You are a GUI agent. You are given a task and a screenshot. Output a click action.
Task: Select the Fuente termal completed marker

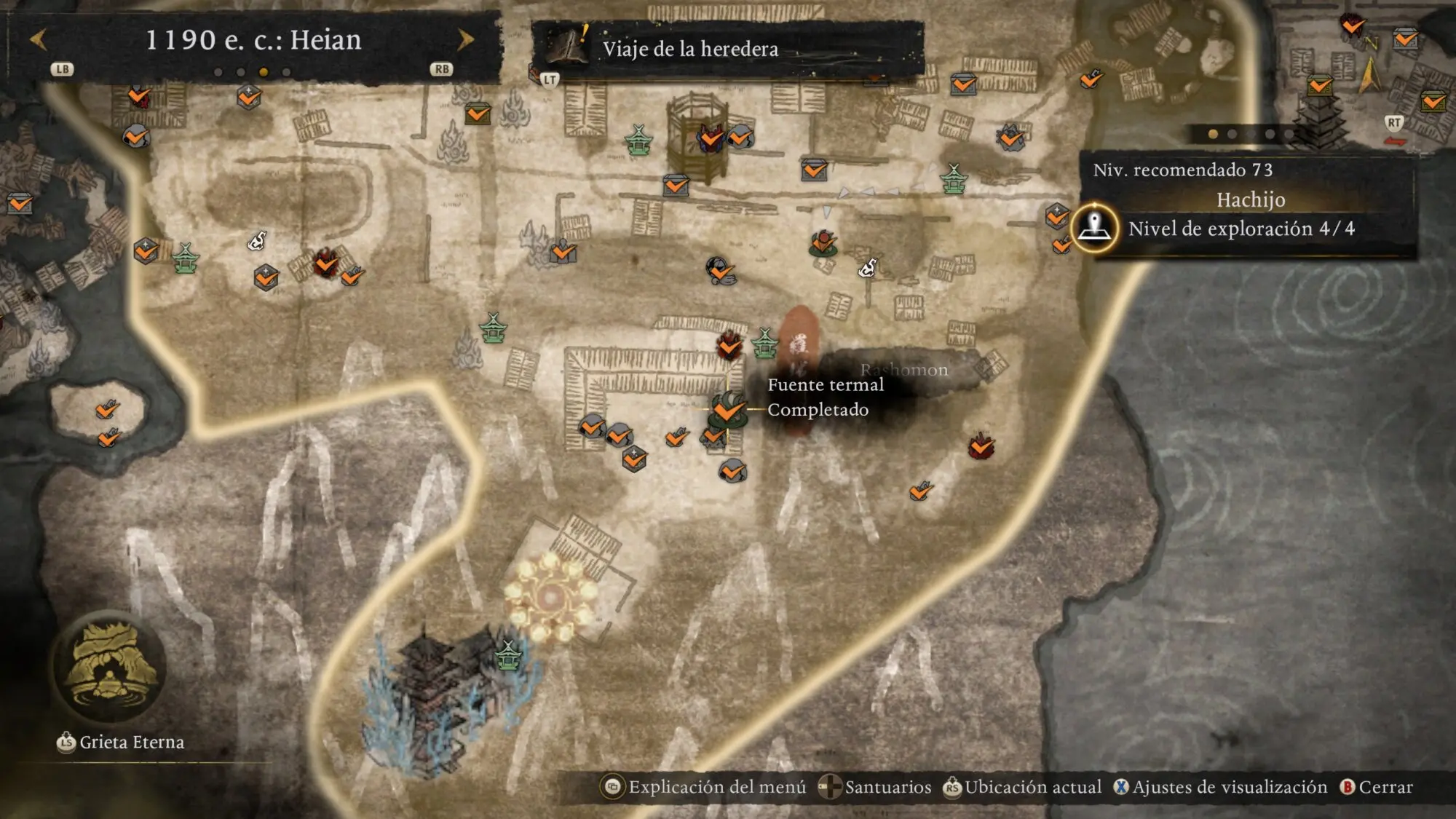(x=727, y=411)
